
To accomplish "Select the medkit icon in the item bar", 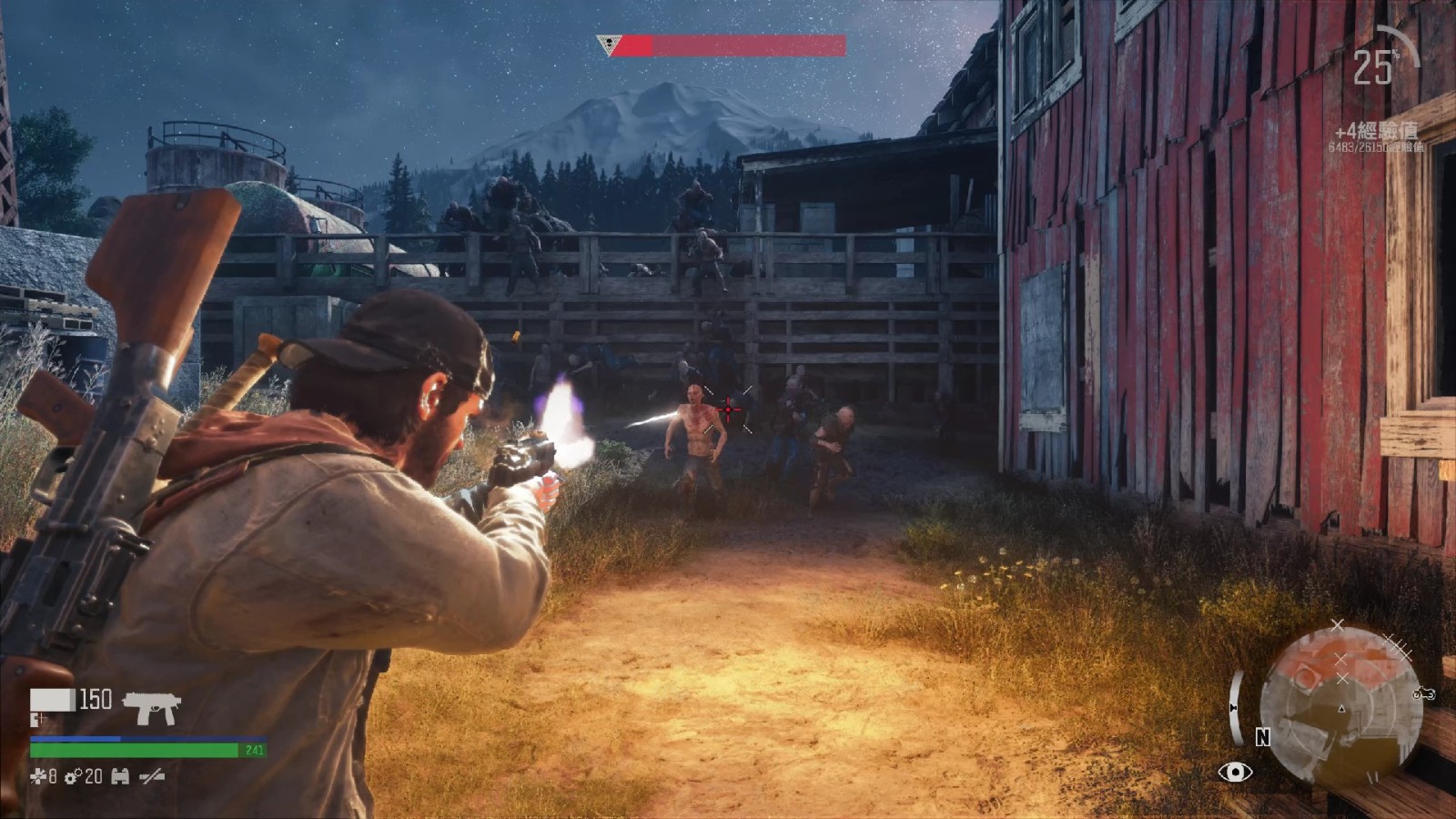I will 37,776.
